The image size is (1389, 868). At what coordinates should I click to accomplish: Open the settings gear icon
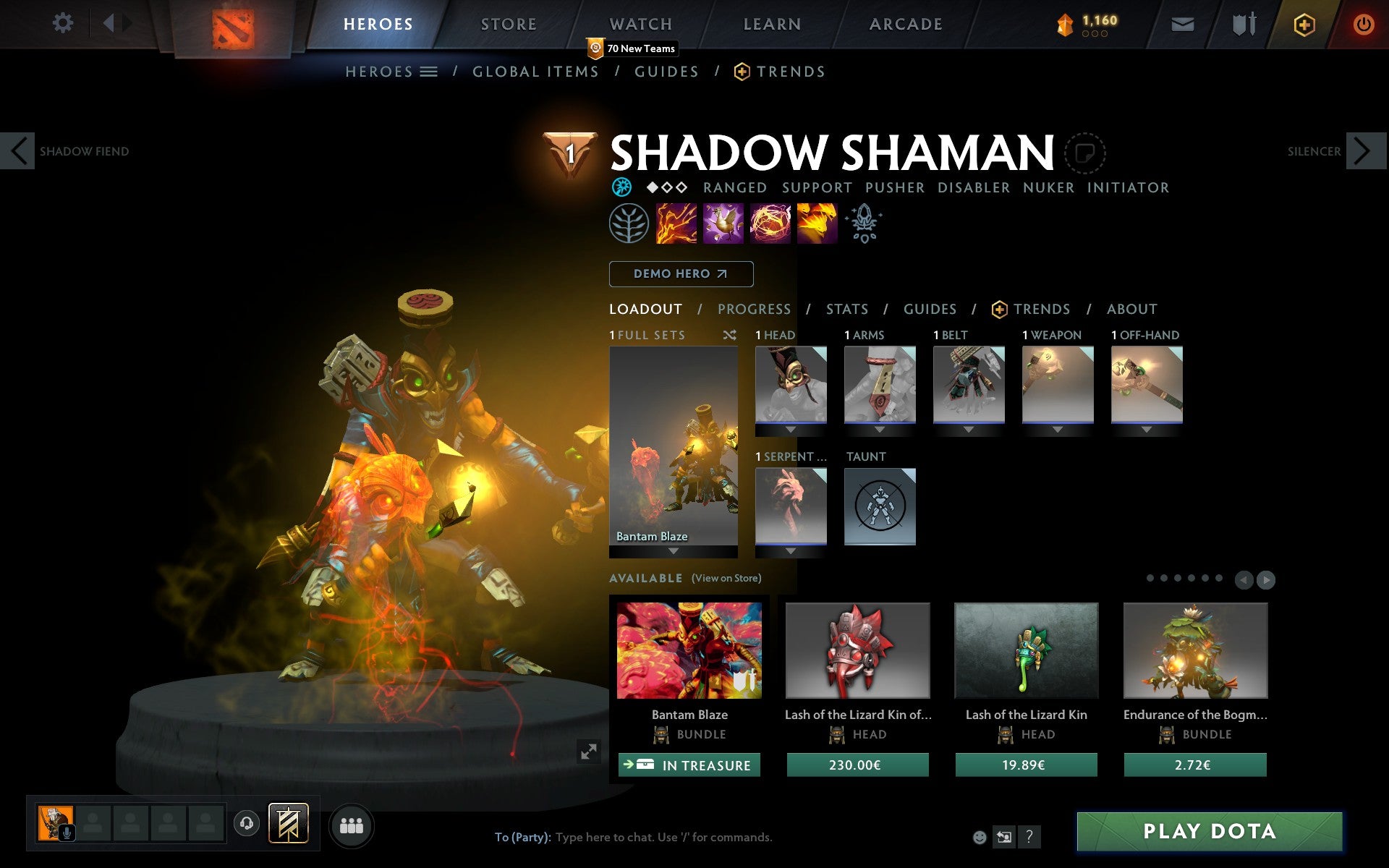pos(64,23)
